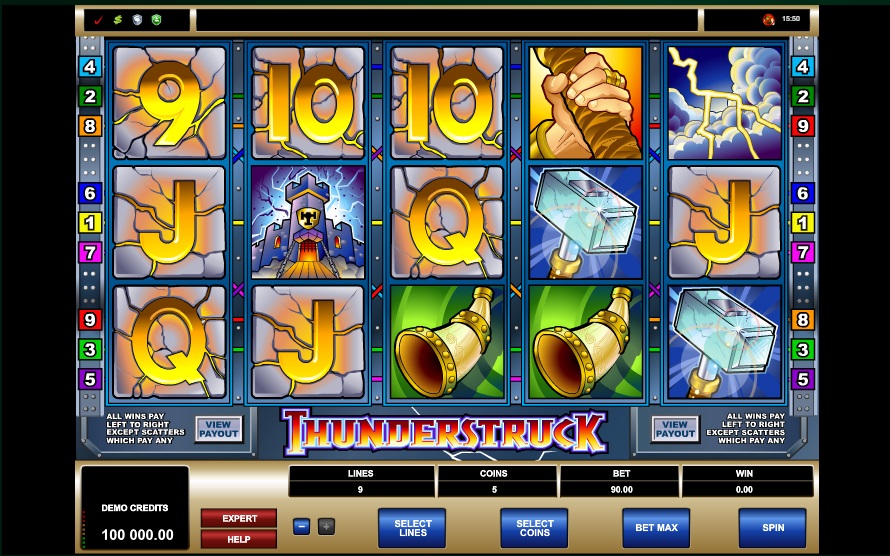The height and width of the screenshot is (556, 890).
Task: Switch to Expert mode
Action: click(x=239, y=518)
